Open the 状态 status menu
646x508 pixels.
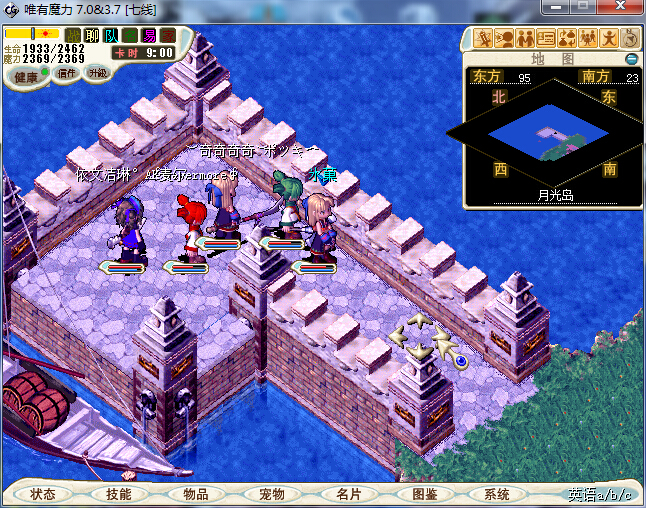point(43,494)
